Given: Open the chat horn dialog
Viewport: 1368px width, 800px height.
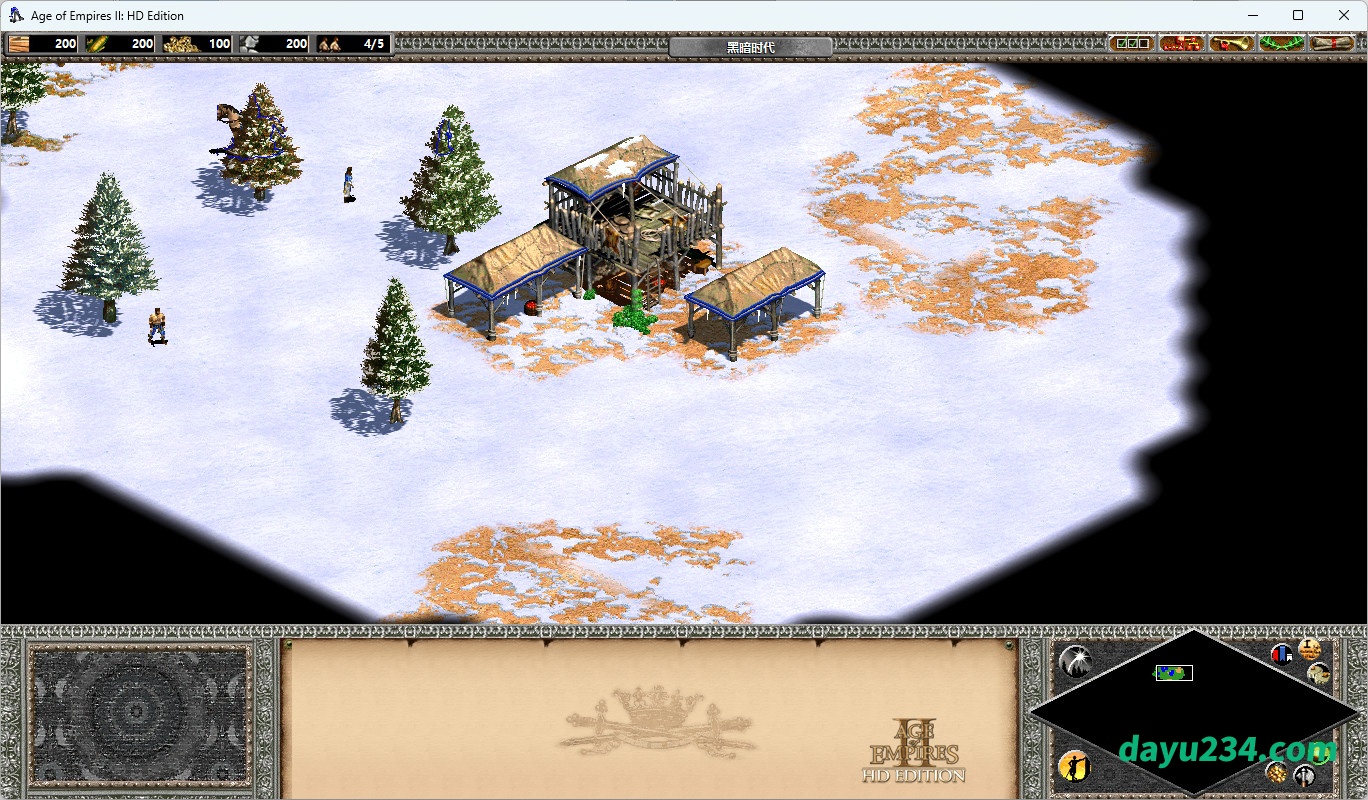Looking at the screenshot, I should tap(1232, 43).
